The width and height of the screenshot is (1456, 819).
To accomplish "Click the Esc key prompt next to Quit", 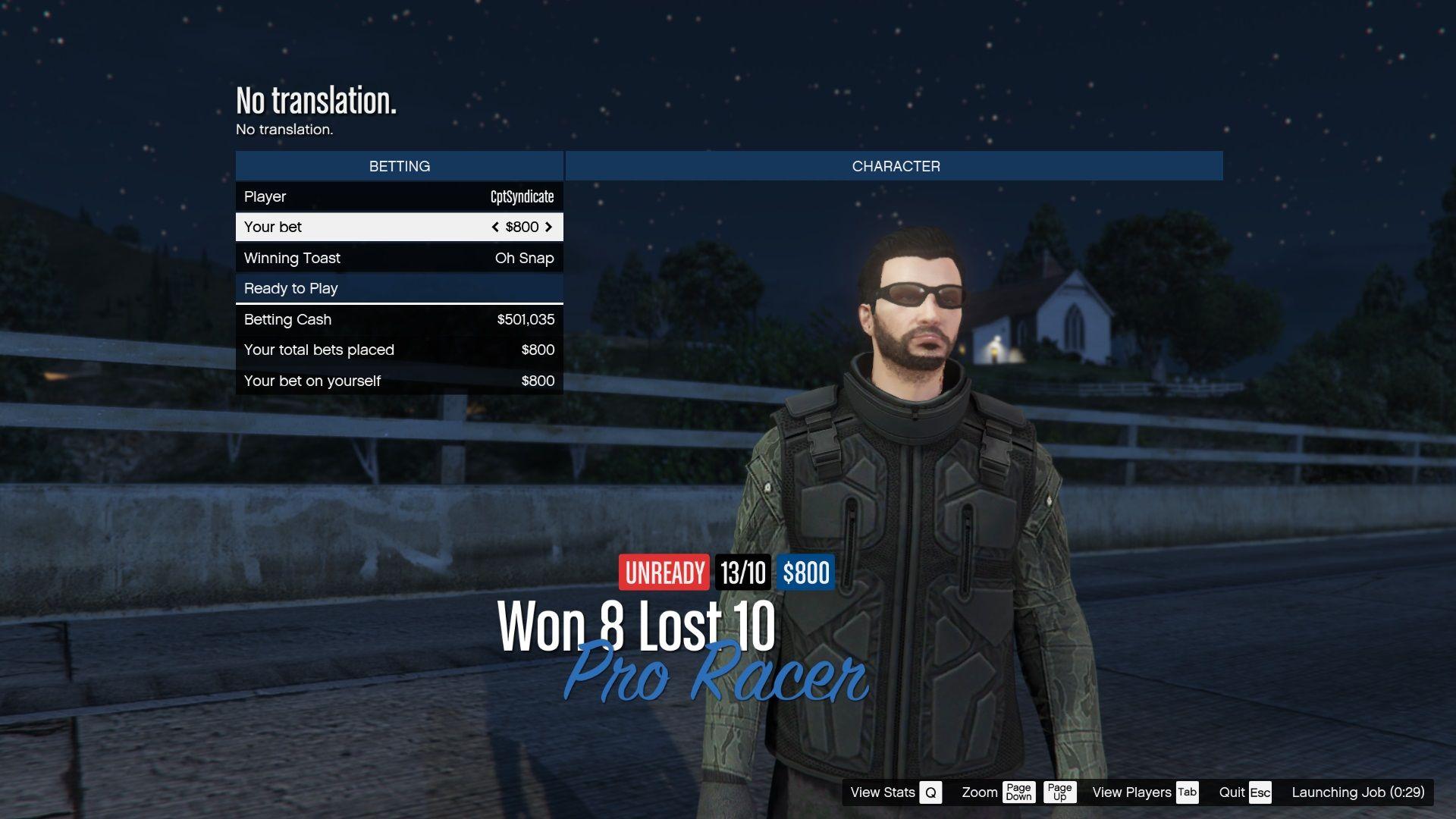I will [1259, 792].
